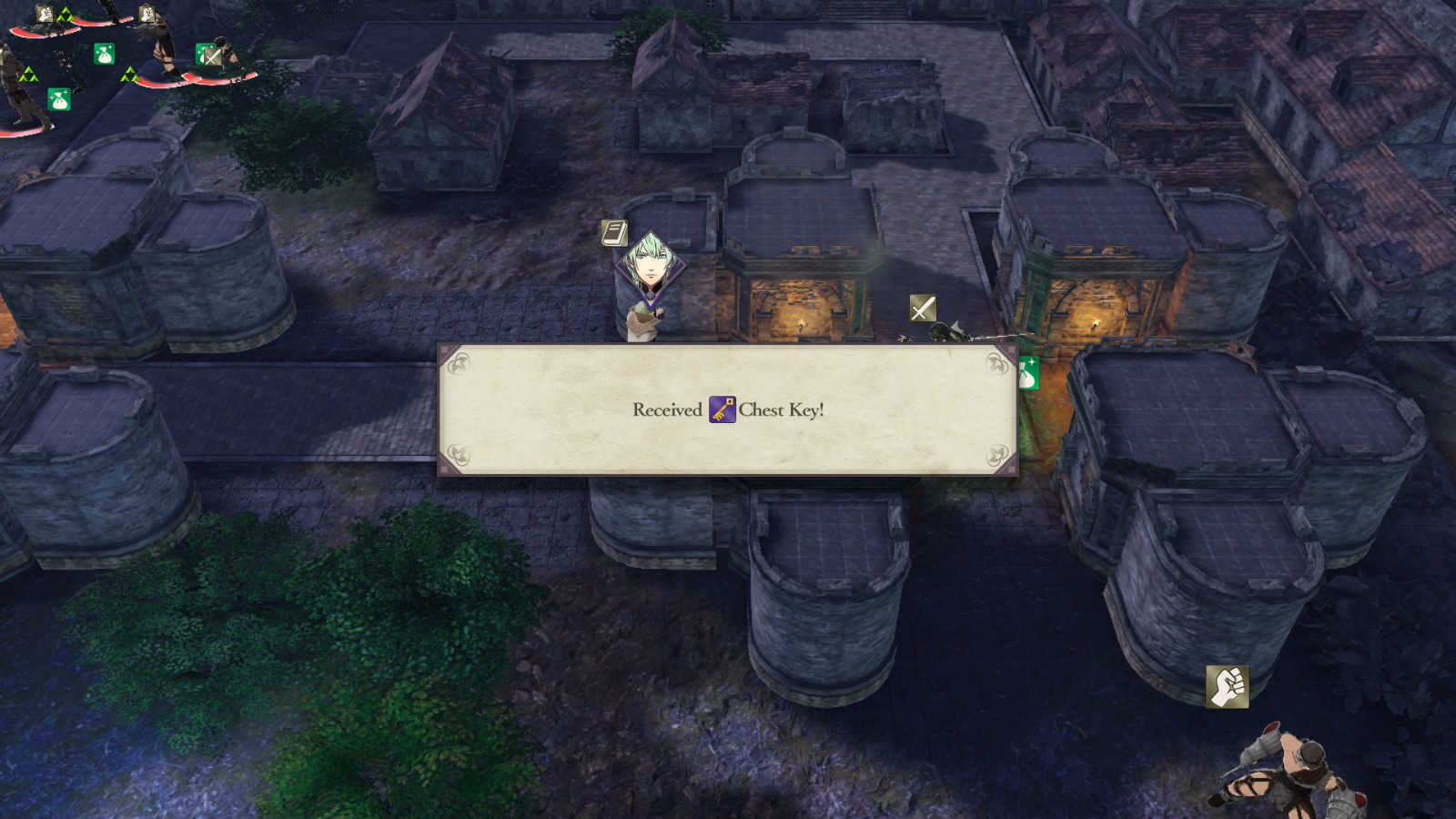Select the fist weapon icon on the top-left enemy
Viewport: 1456px width, 819px height.
45,15
